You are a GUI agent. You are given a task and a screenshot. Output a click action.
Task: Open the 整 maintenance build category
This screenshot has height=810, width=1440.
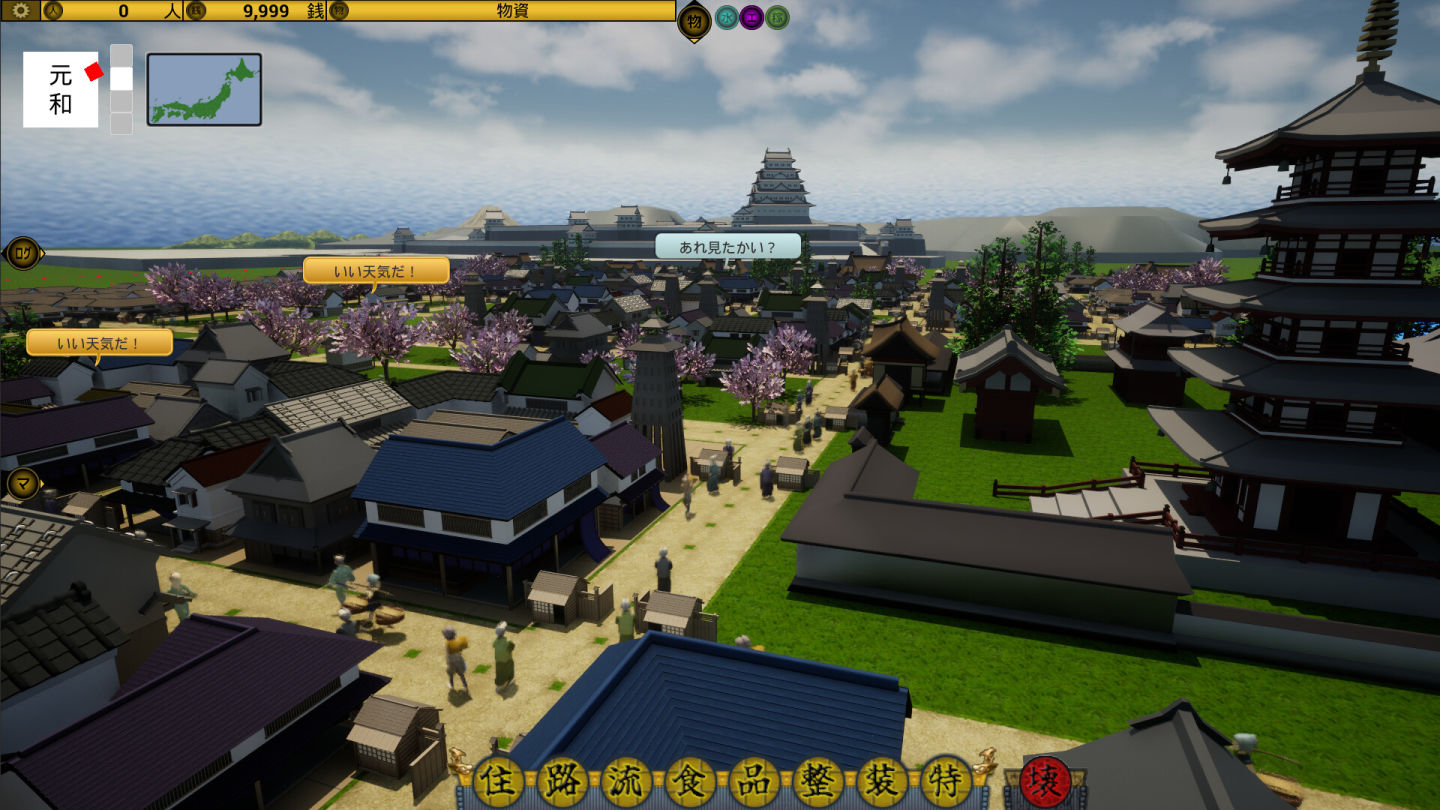click(819, 781)
